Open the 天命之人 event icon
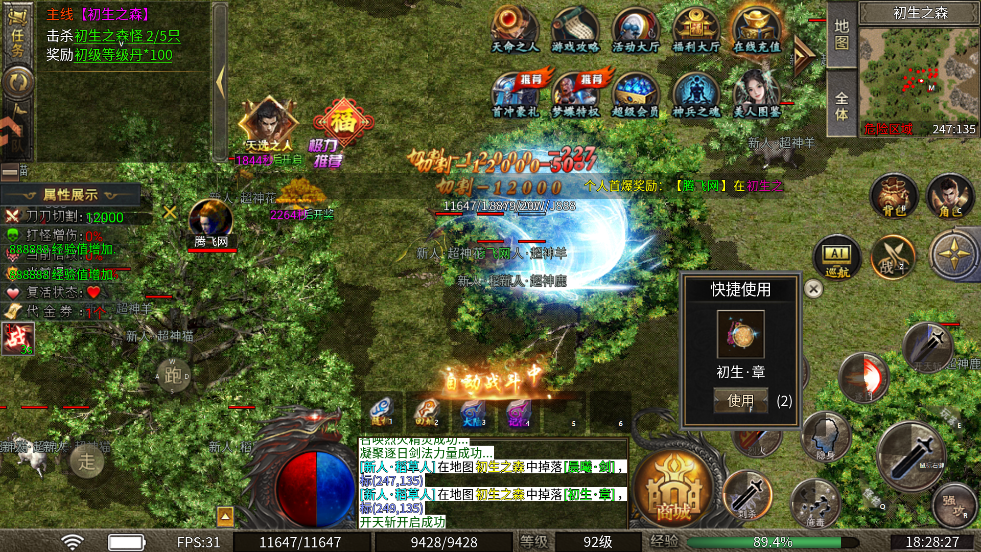Screen dimensions: 981x552 (516, 28)
